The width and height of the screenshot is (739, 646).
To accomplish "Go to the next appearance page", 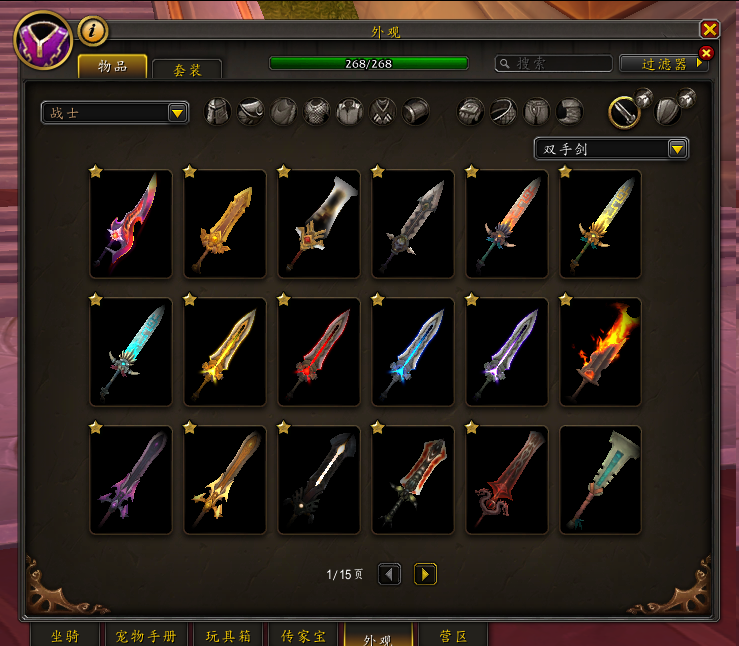I will pyautogui.click(x=425, y=574).
